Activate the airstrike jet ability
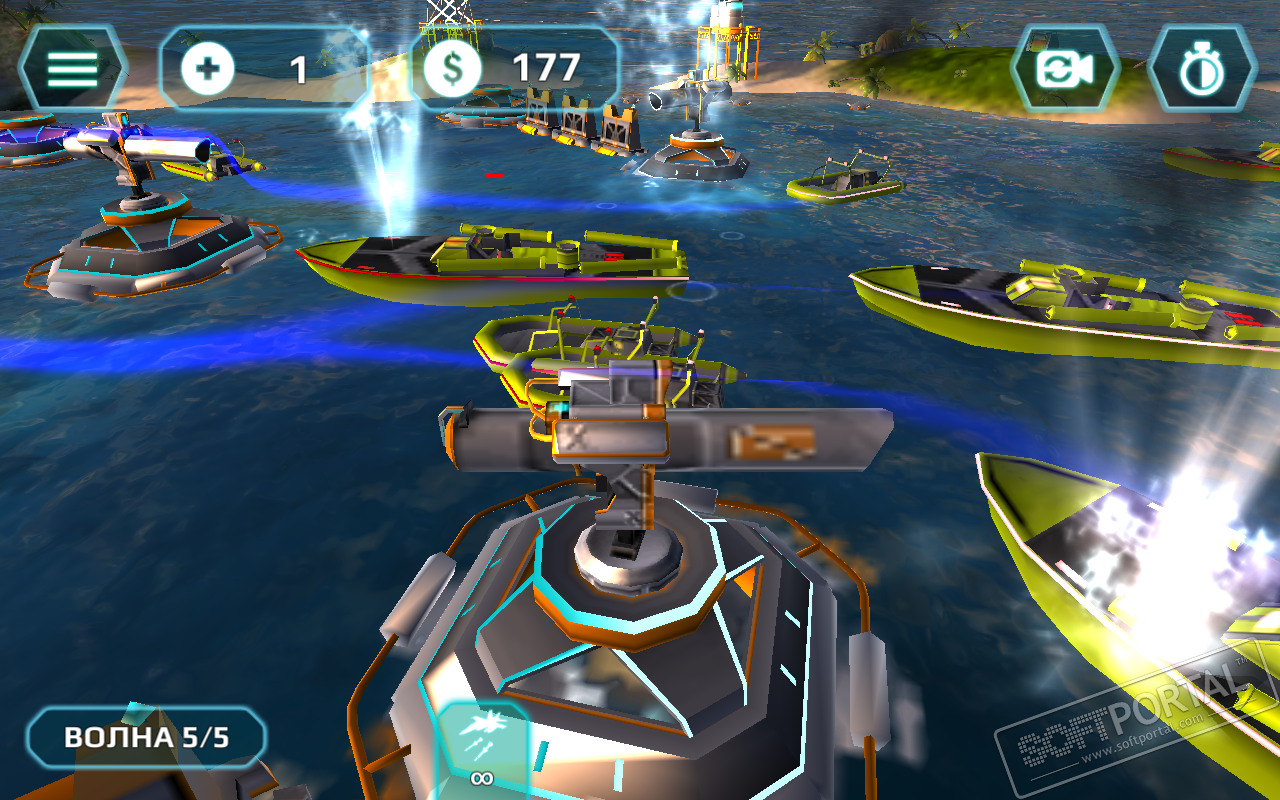 [x=482, y=747]
